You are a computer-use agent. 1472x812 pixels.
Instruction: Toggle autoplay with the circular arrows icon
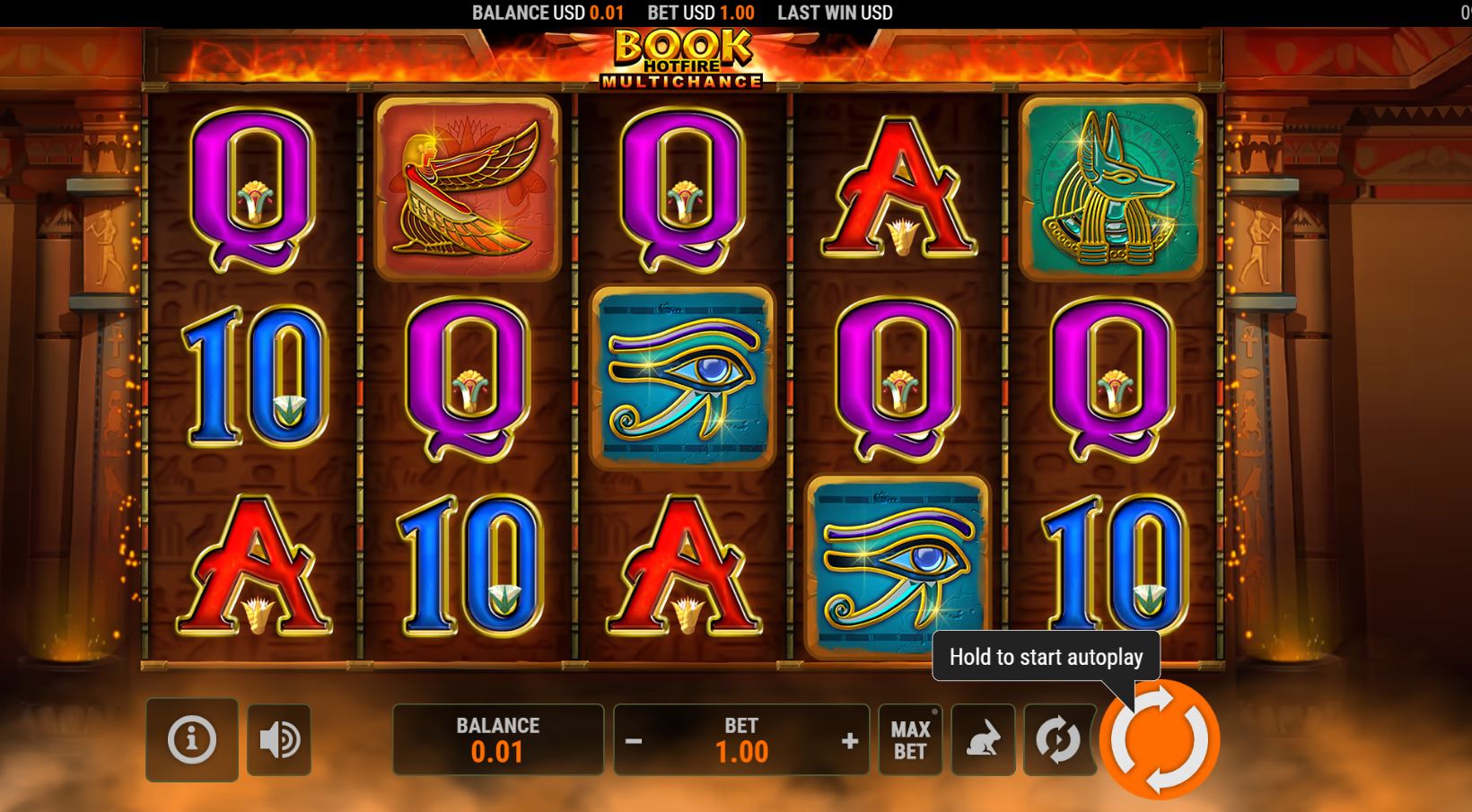tap(1059, 739)
